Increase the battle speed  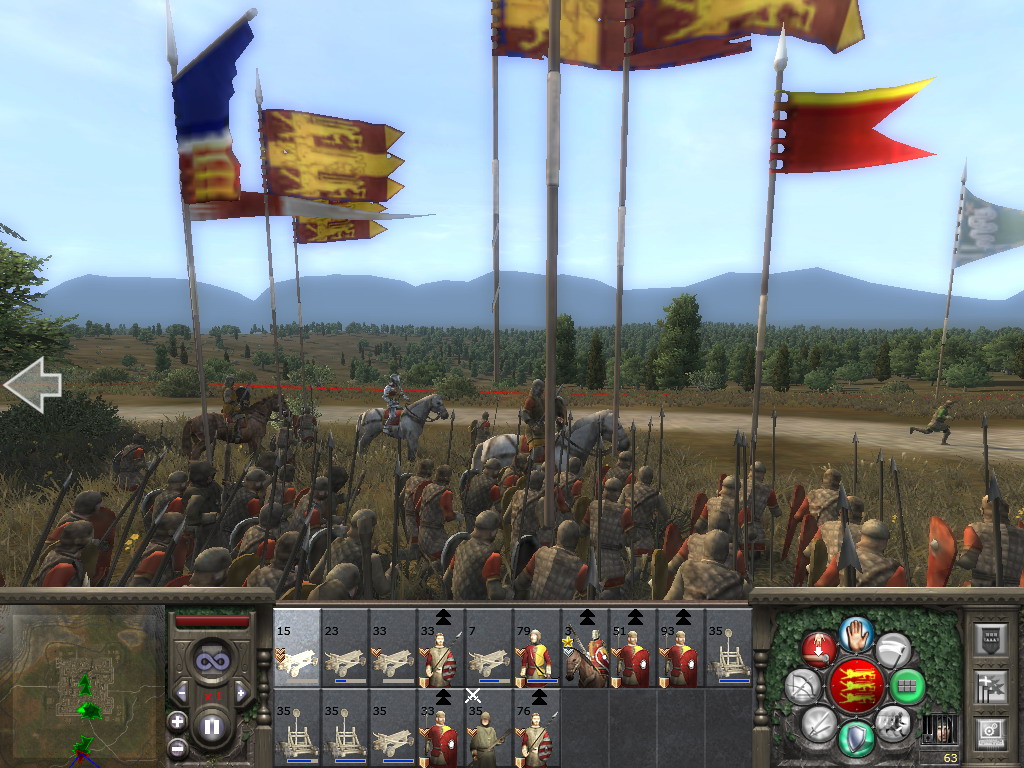[x=241, y=692]
